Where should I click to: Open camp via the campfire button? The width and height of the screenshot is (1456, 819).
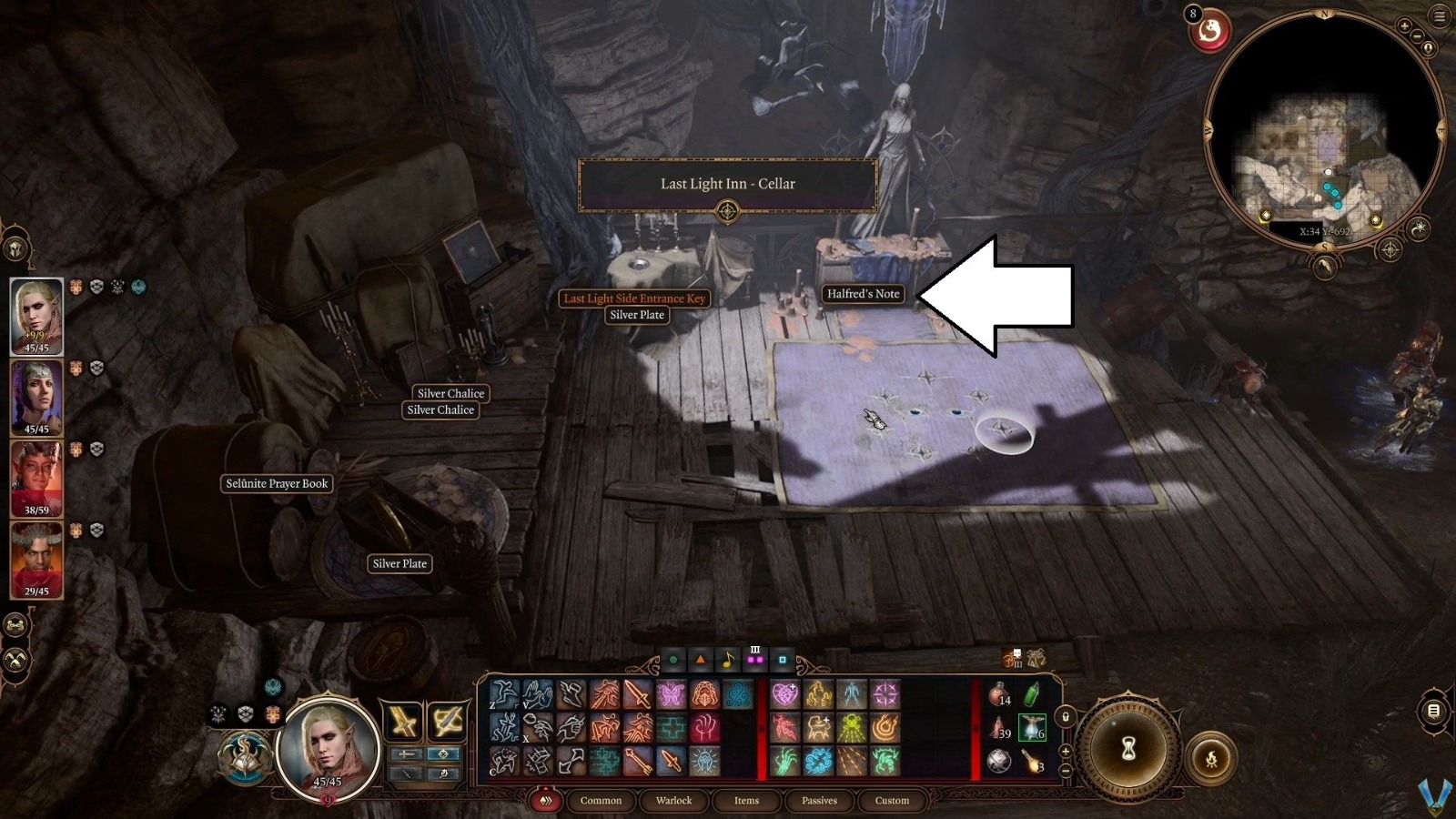click(x=1212, y=758)
